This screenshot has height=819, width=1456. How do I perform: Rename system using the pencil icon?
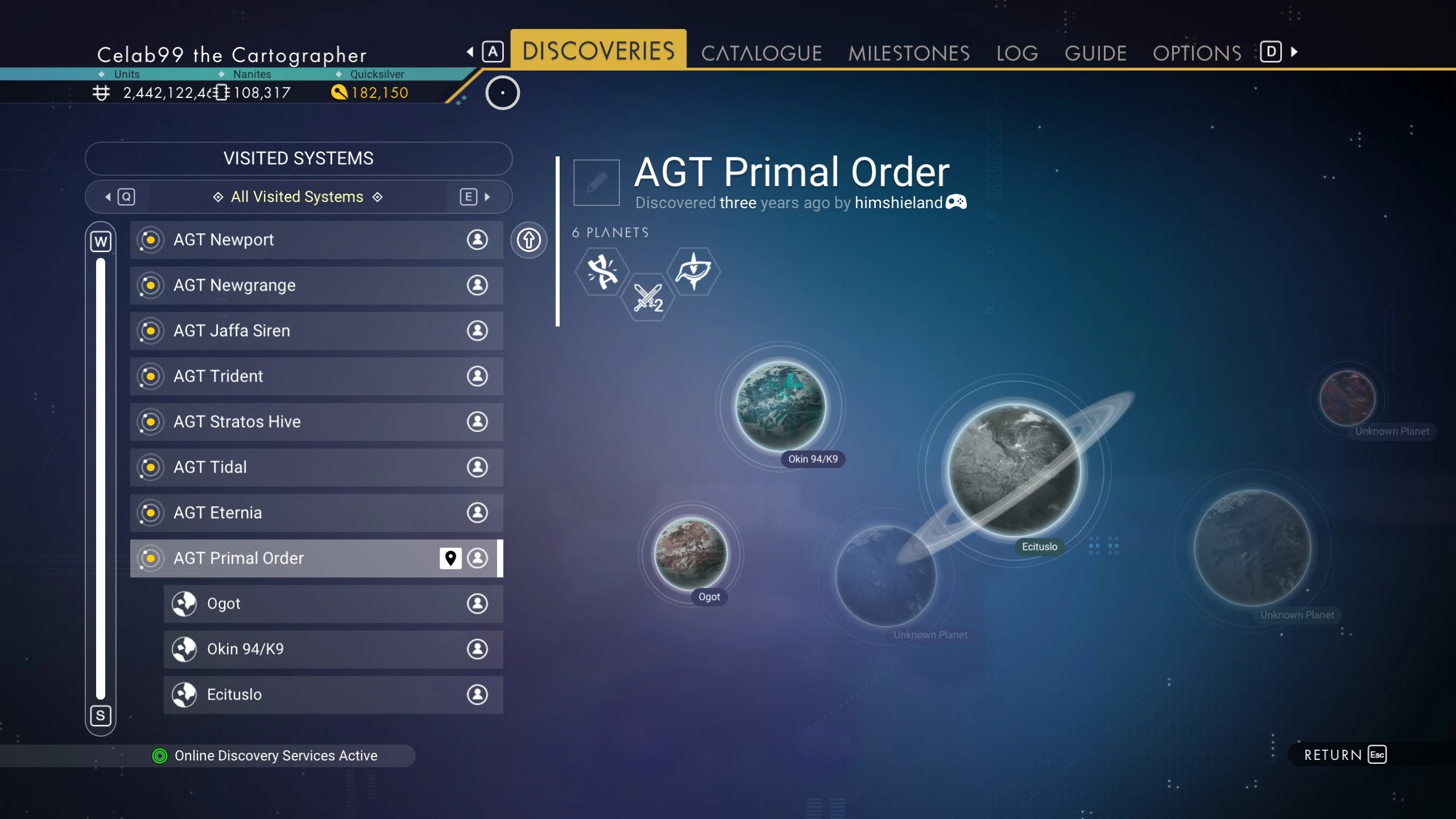(596, 183)
